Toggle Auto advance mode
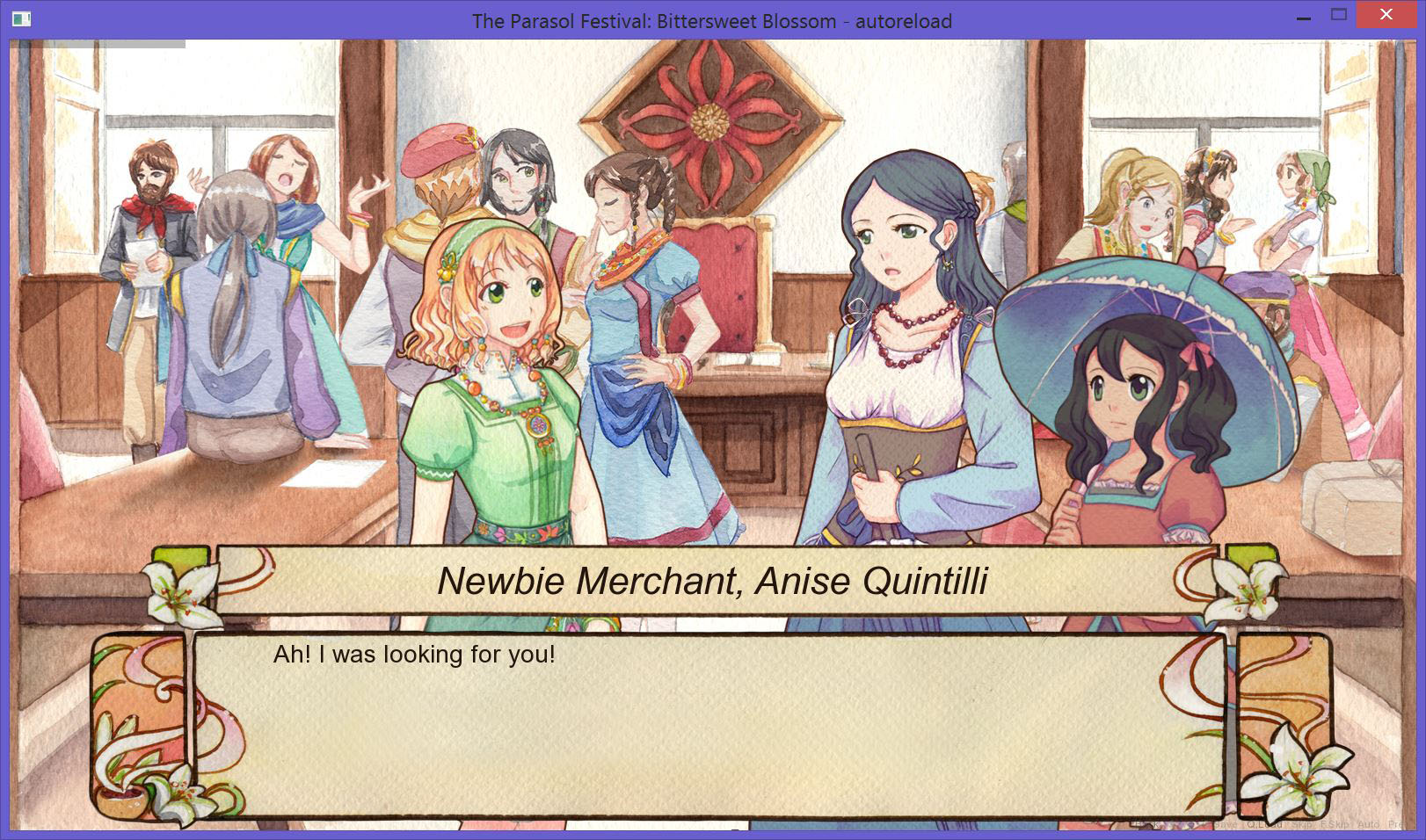 [x=1369, y=825]
